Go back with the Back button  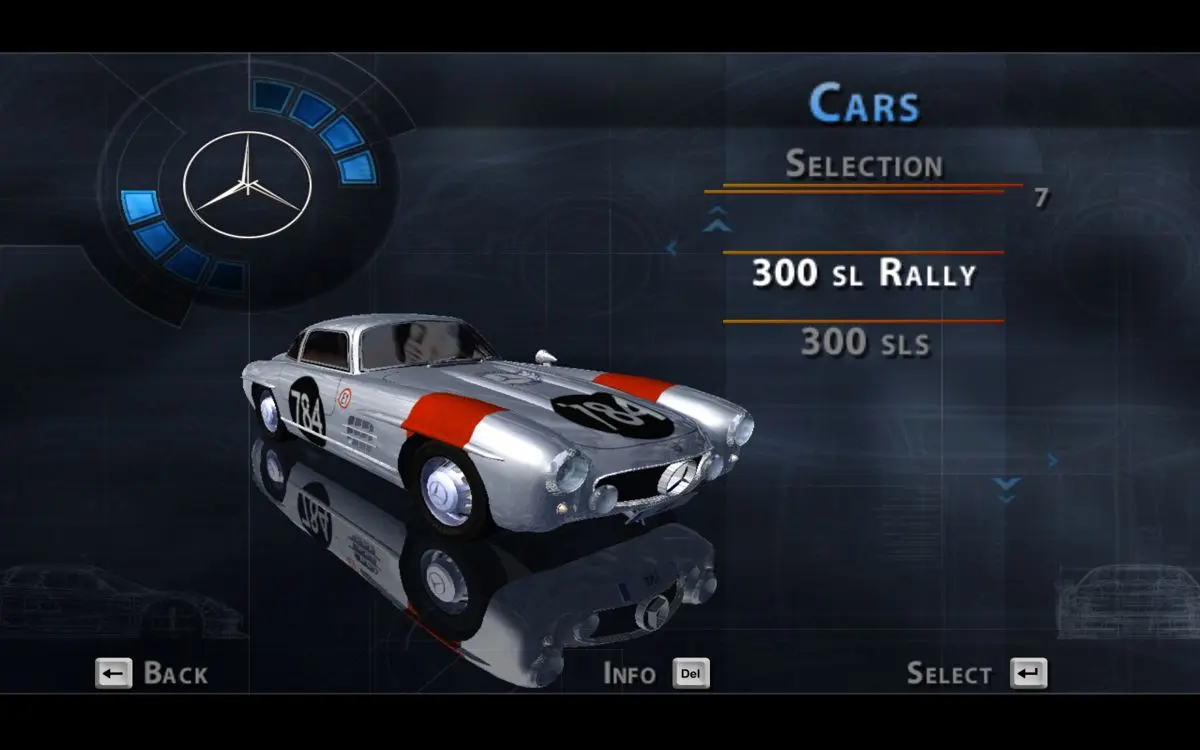pyautogui.click(x=151, y=673)
